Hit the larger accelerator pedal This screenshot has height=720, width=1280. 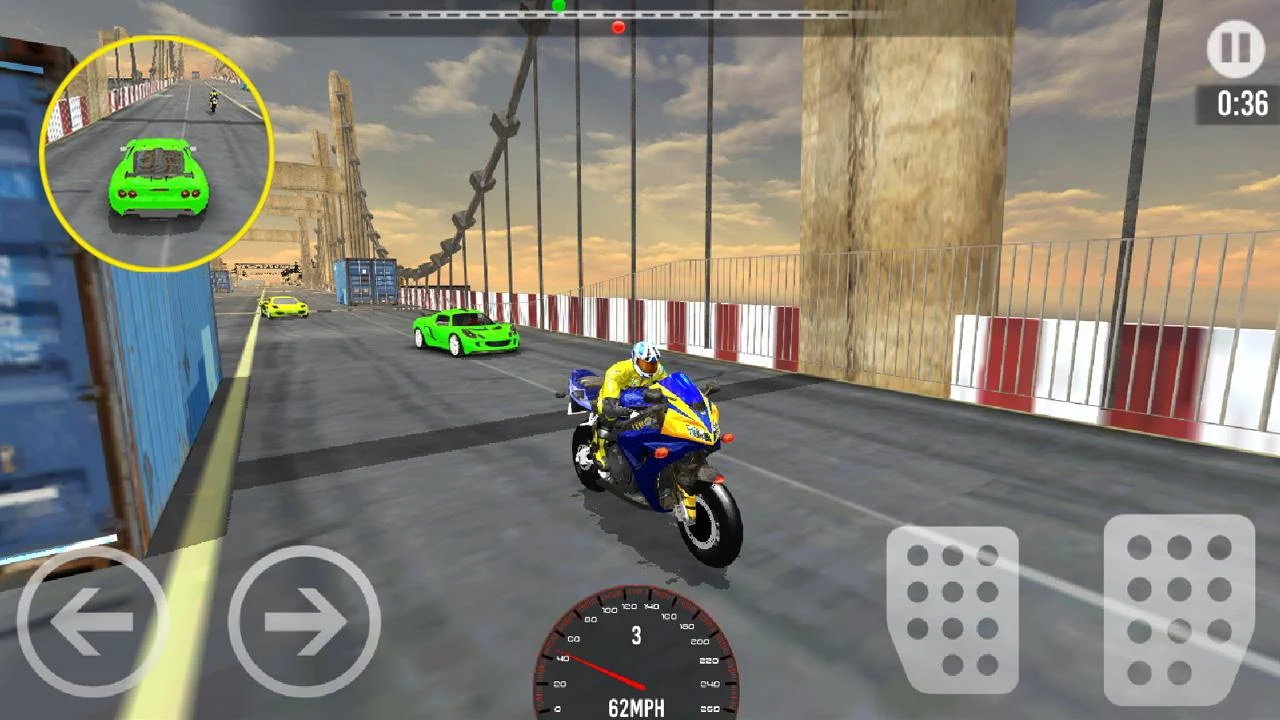pos(1179,610)
